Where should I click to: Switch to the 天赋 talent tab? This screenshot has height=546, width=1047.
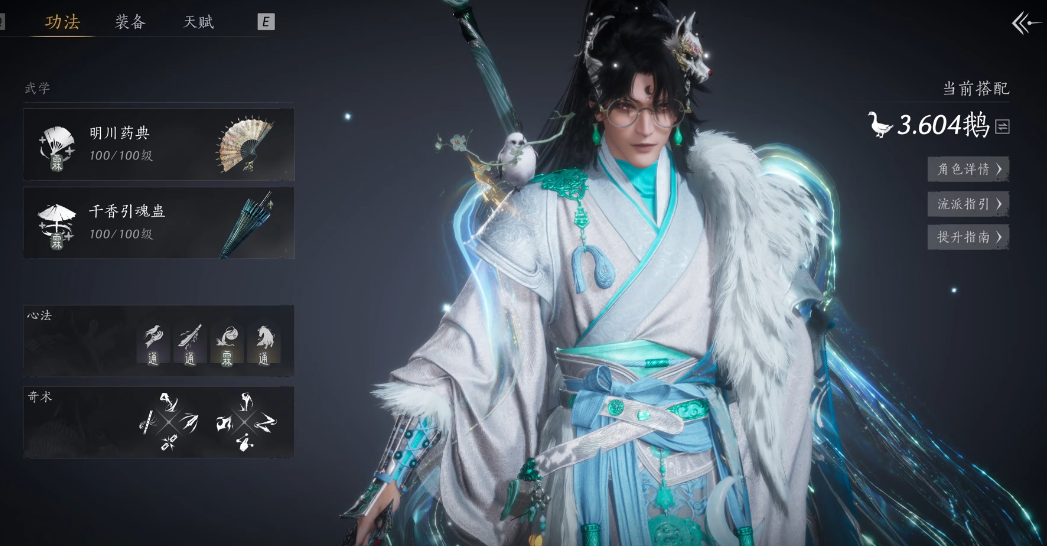click(198, 22)
